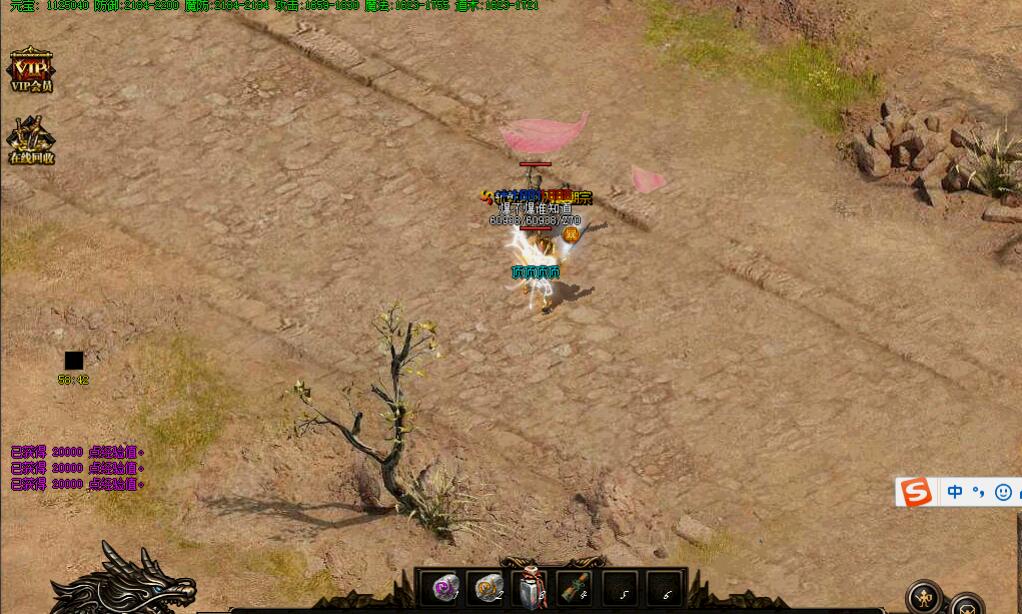Viewport: 1022px width, 614px height.
Task: Open the VIP会员 membership icon
Action: click(x=30, y=69)
